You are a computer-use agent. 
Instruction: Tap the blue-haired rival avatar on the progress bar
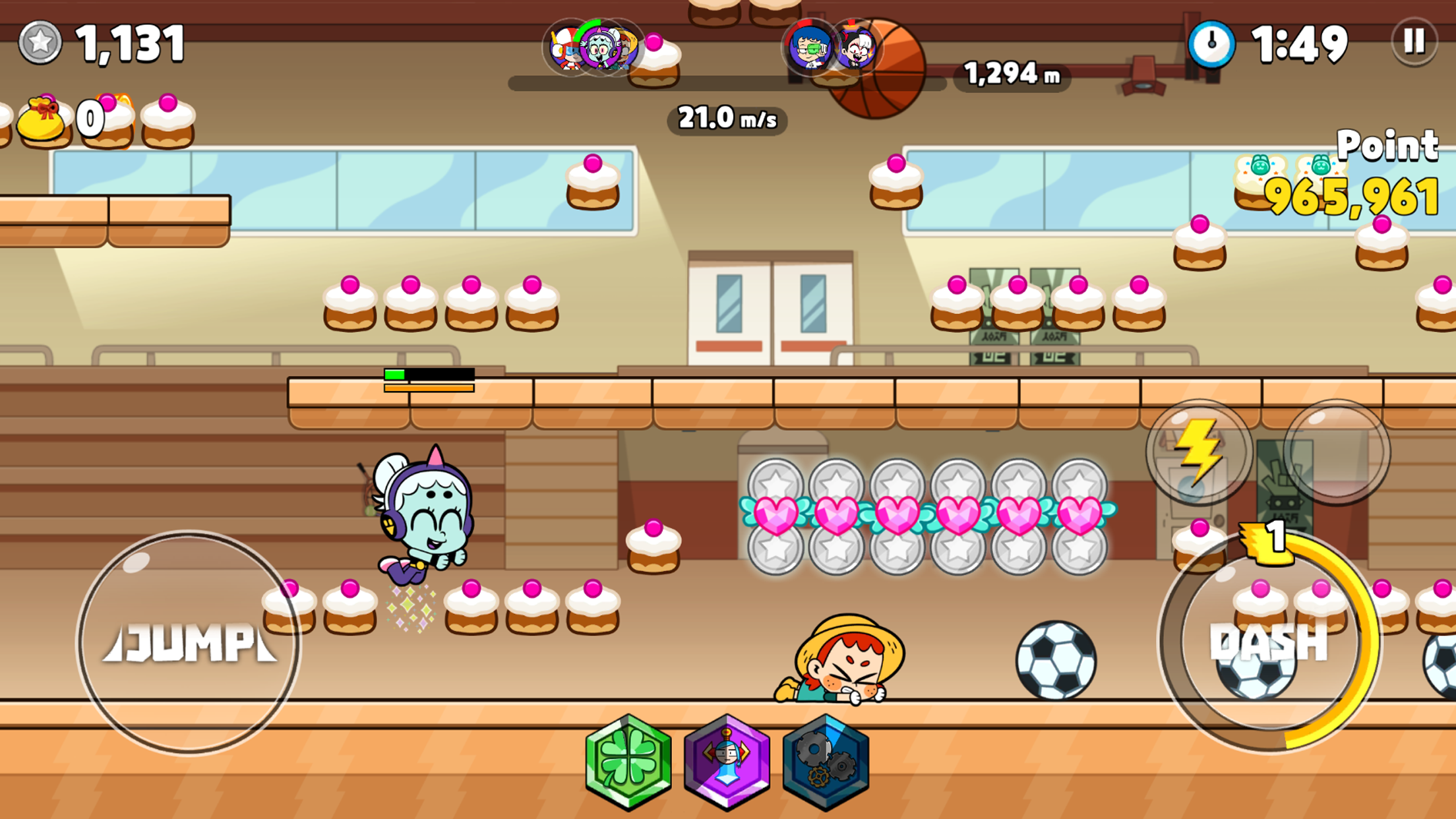point(809,47)
